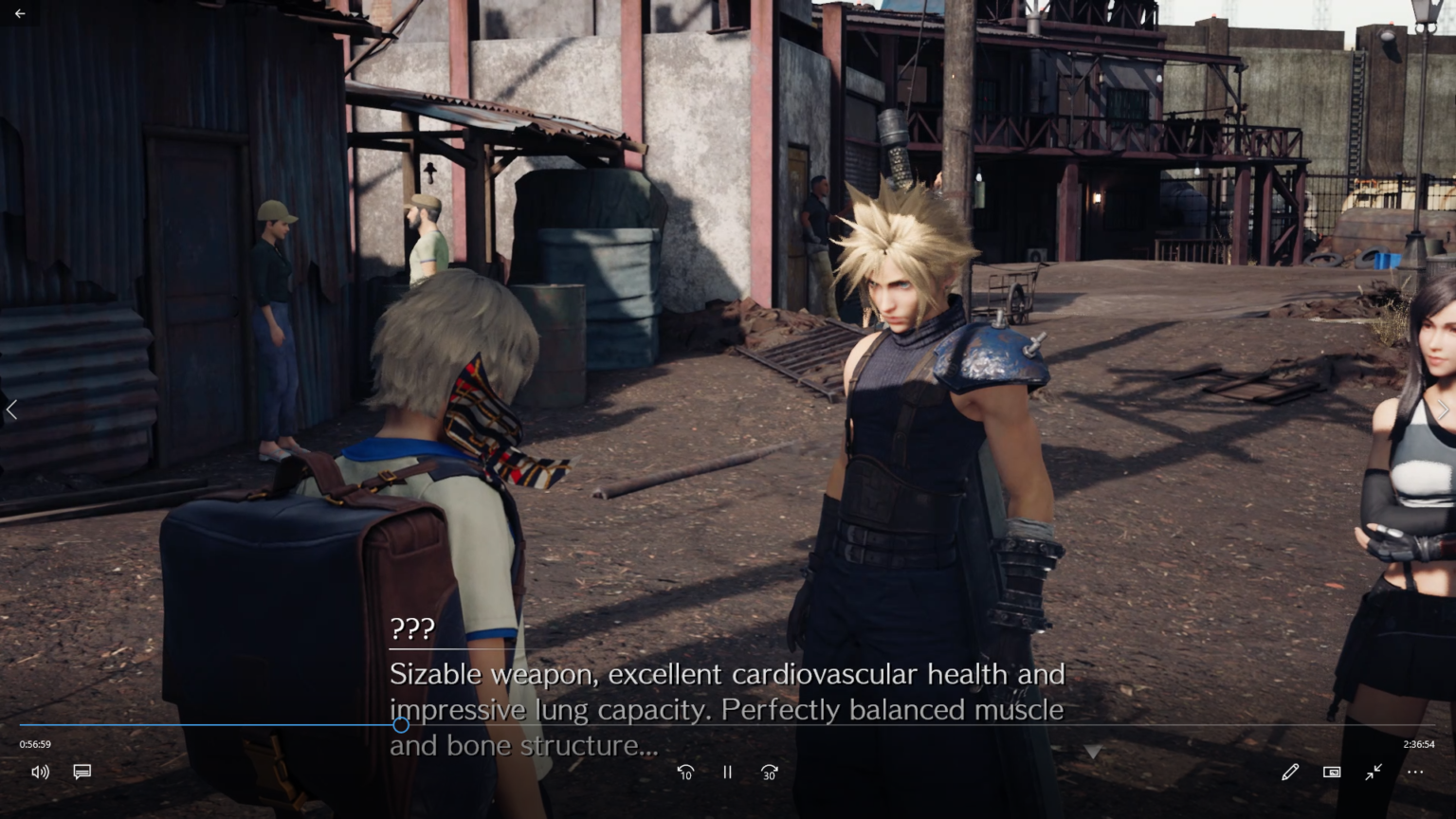
Task: Click the left edge previous chevron
Action: pyautogui.click(x=11, y=409)
